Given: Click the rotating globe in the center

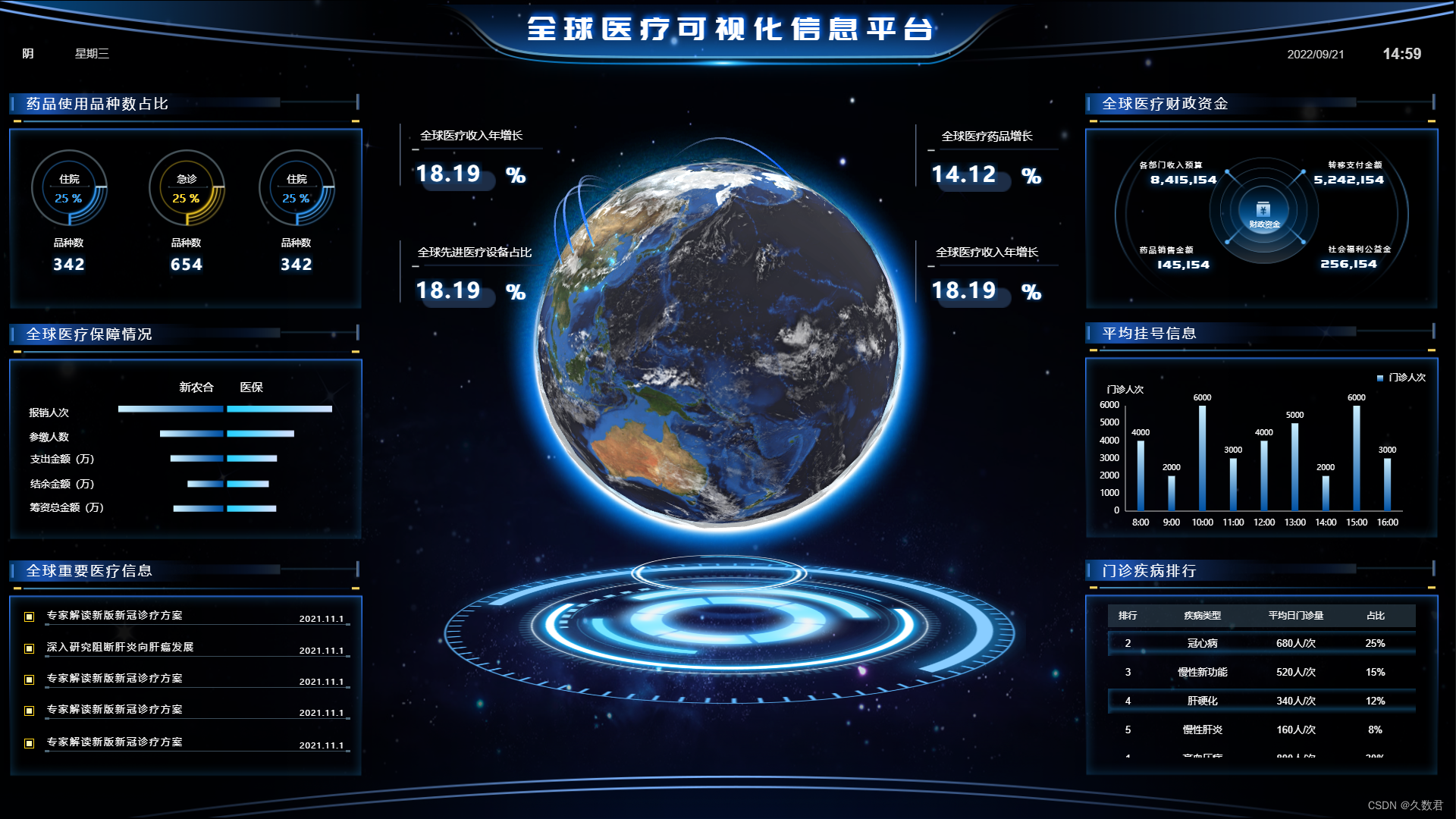Looking at the screenshot, I should [720, 341].
